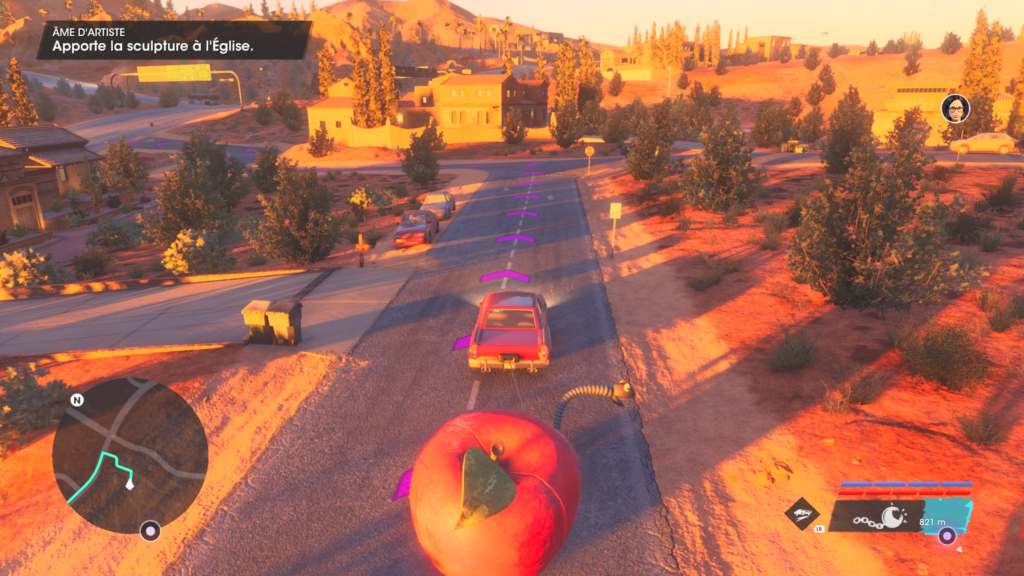Click the north compass indicator on the minimap
The height and width of the screenshot is (576, 1024).
(77, 400)
